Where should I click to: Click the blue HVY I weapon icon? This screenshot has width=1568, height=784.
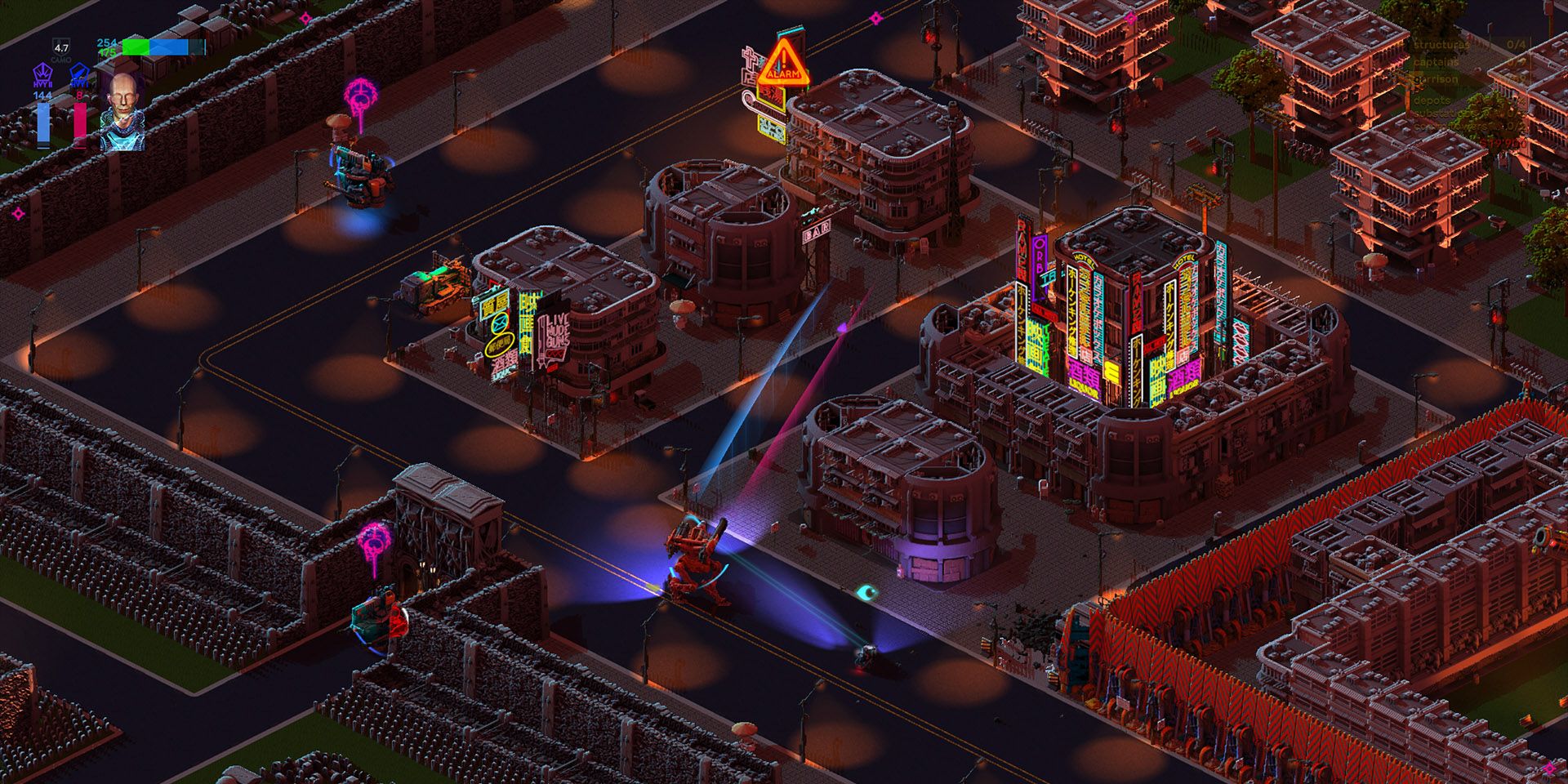click(x=78, y=73)
